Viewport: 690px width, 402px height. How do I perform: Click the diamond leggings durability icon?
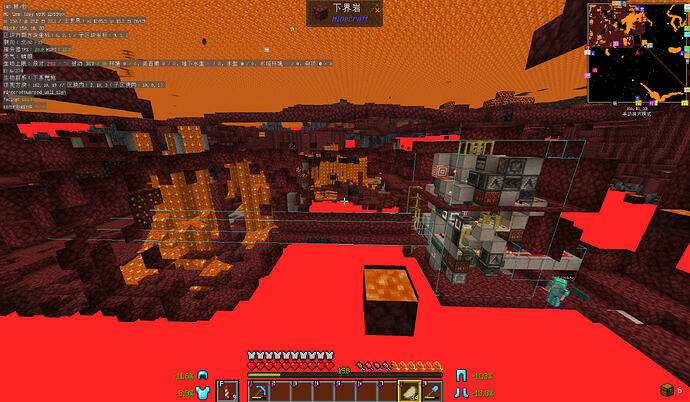[463, 375]
